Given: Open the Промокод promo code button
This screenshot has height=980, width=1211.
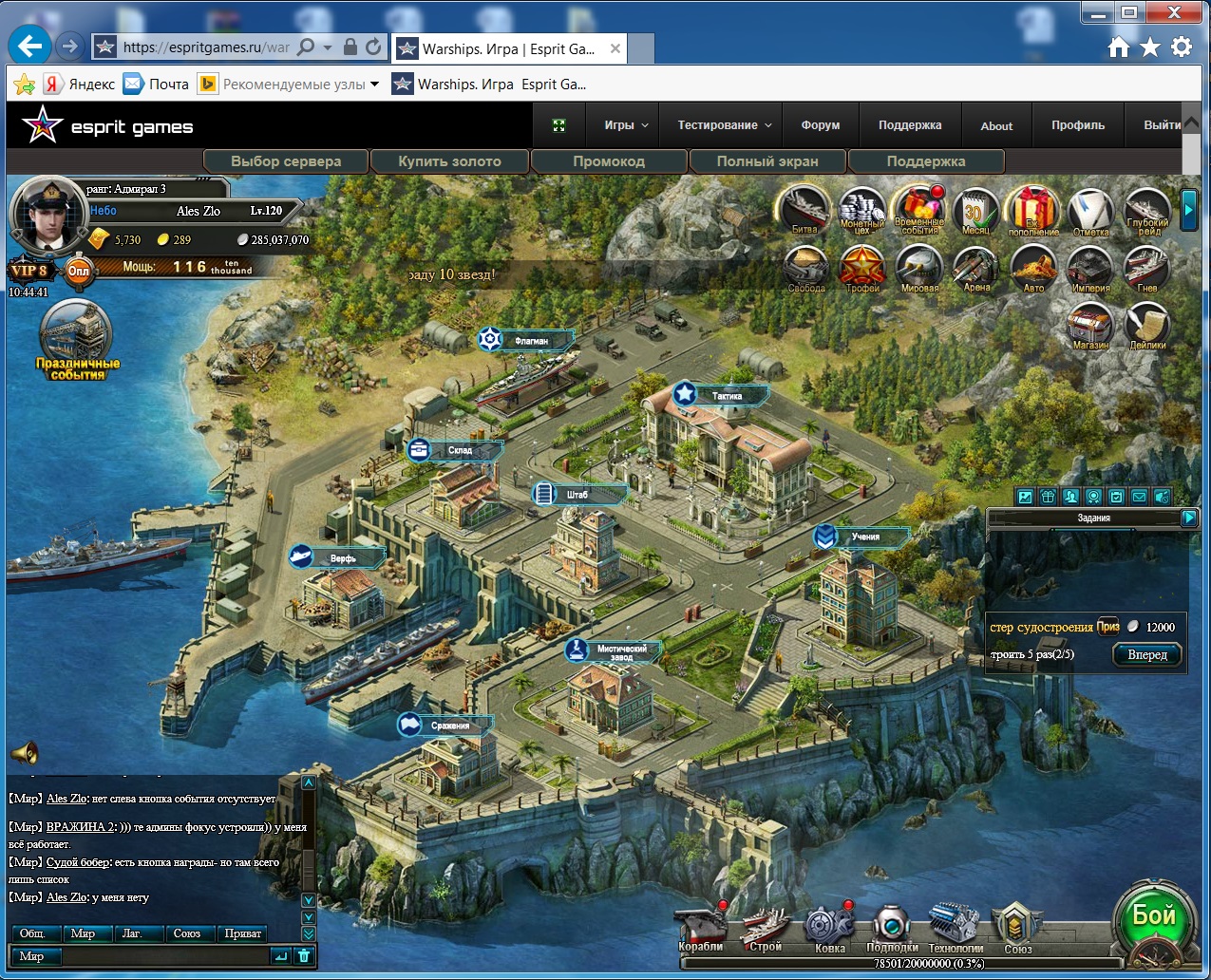Looking at the screenshot, I should [x=609, y=161].
